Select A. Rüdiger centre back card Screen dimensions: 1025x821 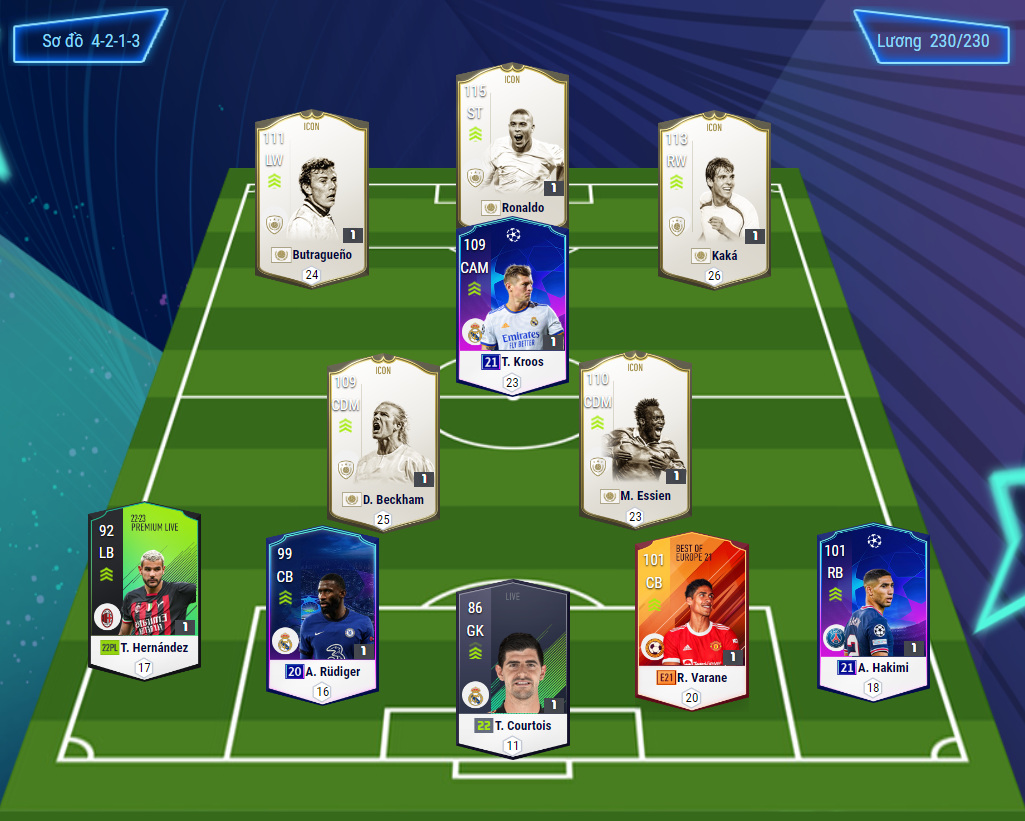click(x=322, y=610)
